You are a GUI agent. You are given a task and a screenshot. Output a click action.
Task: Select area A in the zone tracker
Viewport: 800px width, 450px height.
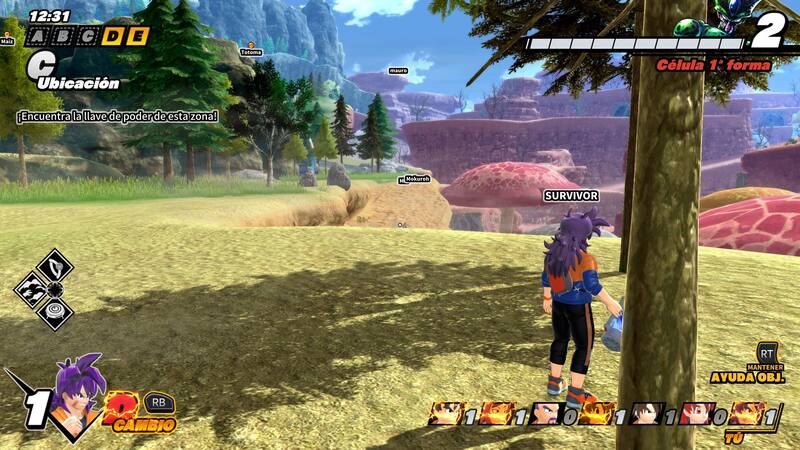coord(37,37)
